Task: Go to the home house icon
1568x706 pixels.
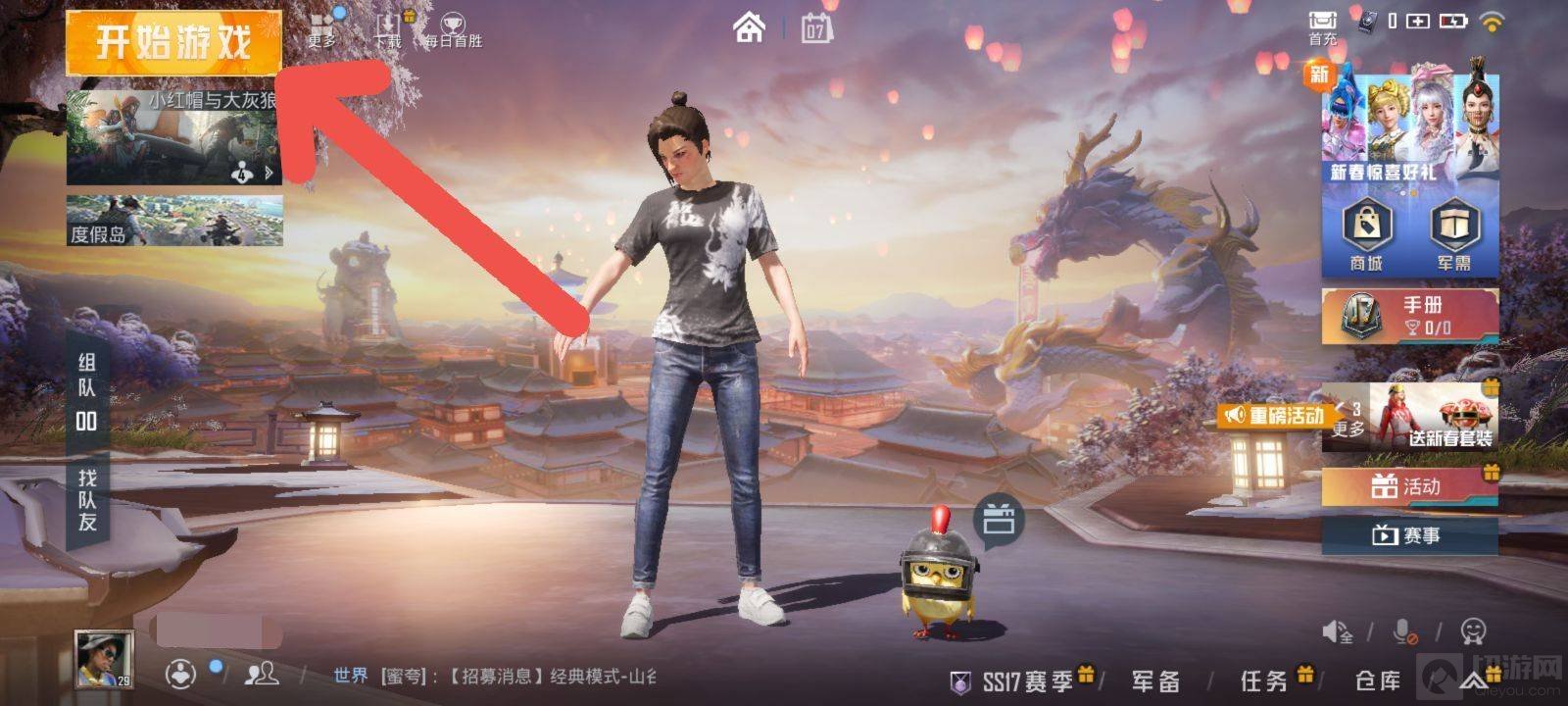Action: tap(750, 27)
